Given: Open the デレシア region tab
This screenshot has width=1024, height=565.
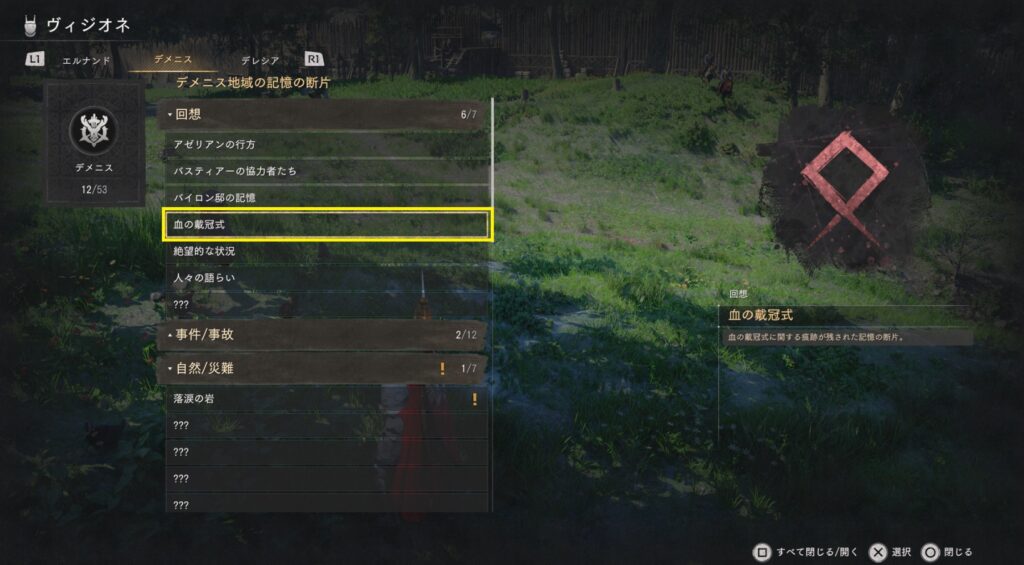Looking at the screenshot, I should (260, 60).
